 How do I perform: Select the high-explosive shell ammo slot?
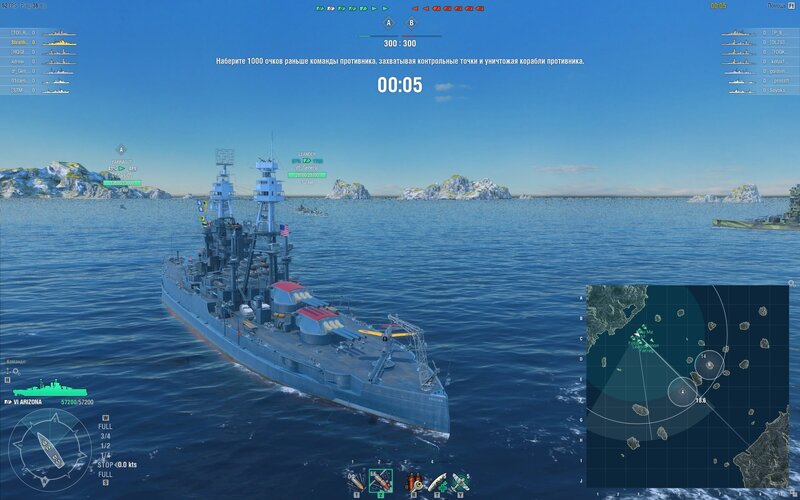tap(355, 481)
